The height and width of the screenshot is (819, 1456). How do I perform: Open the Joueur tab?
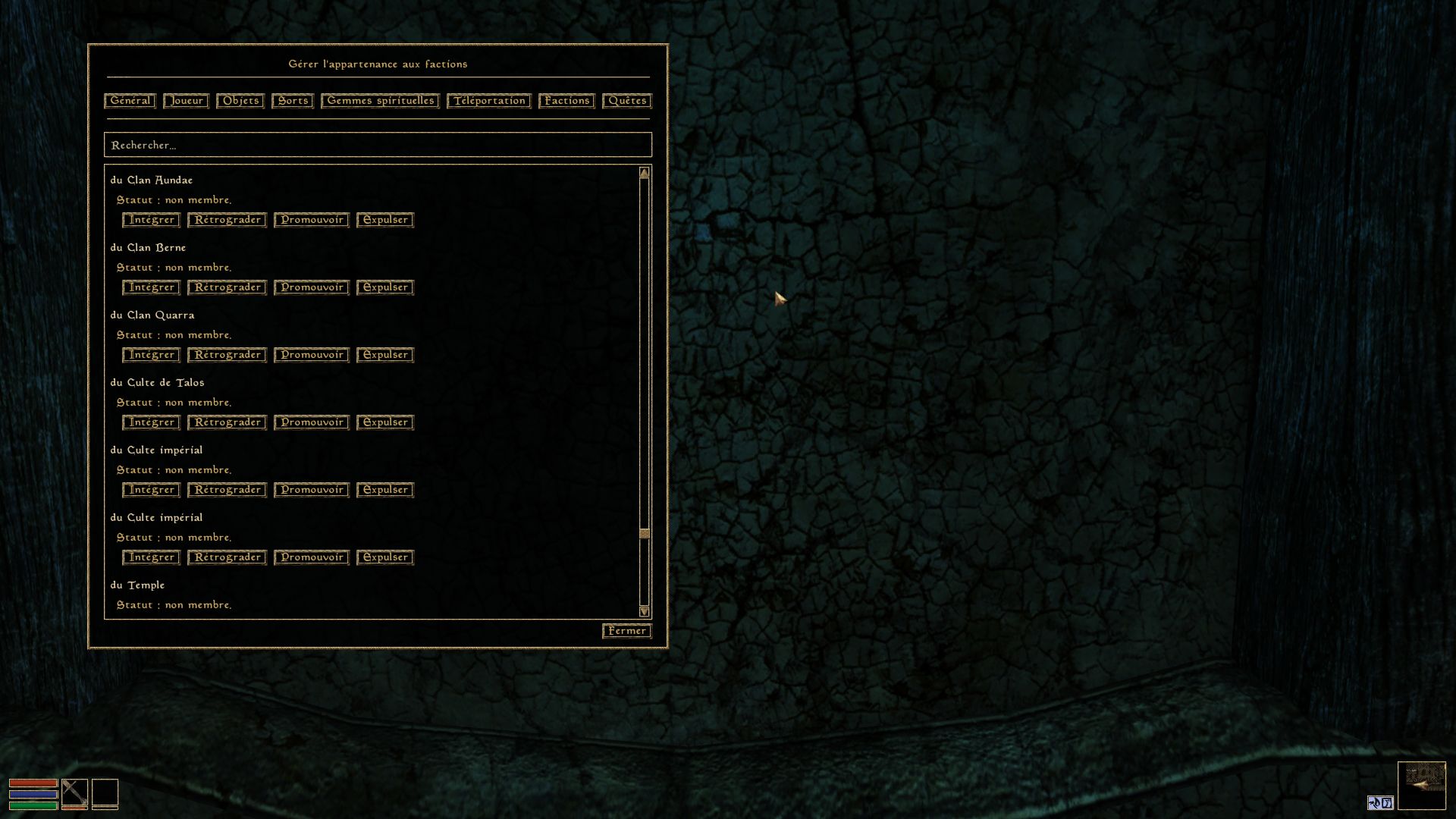click(186, 101)
